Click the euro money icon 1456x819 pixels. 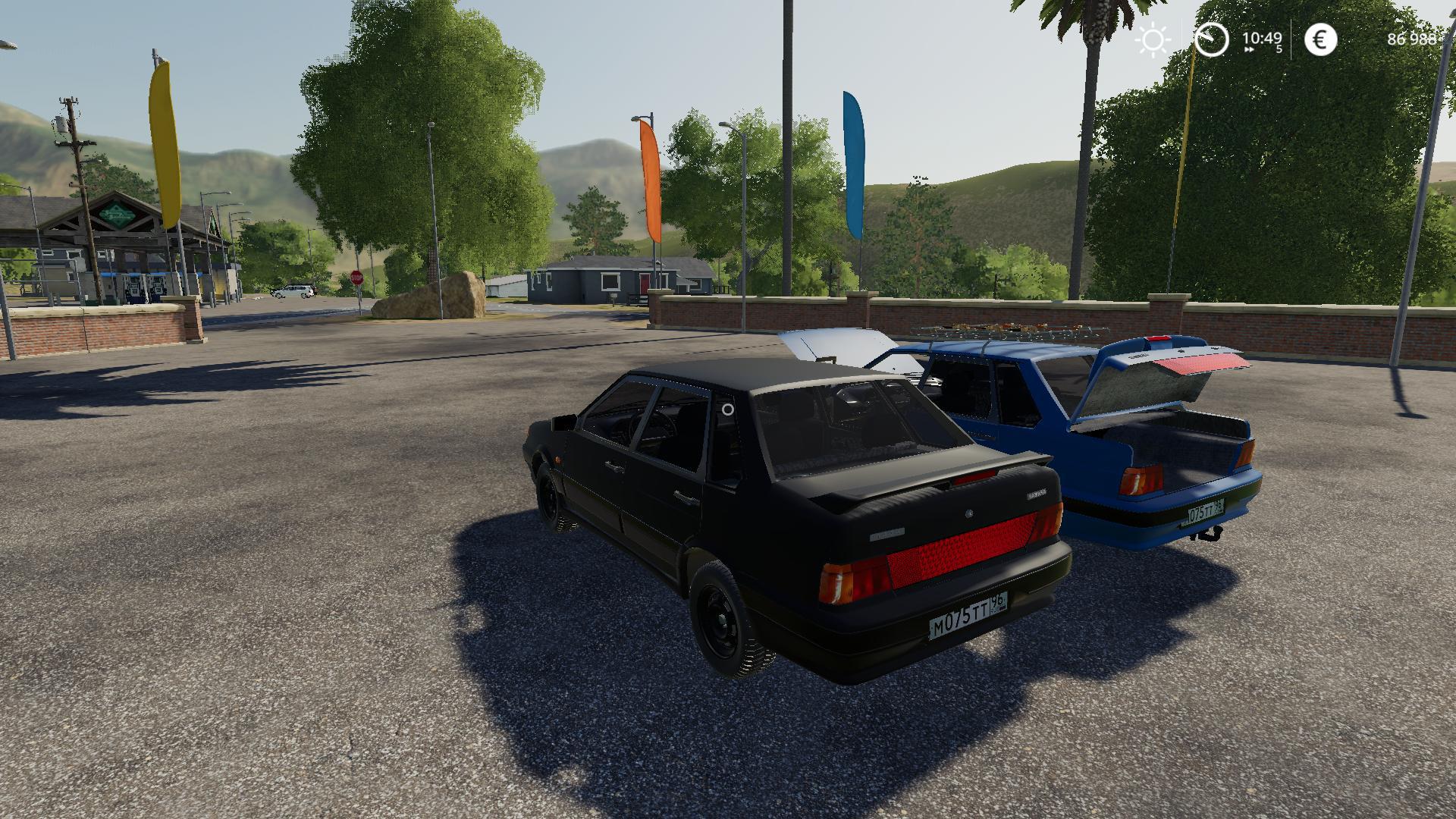click(1320, 39)
